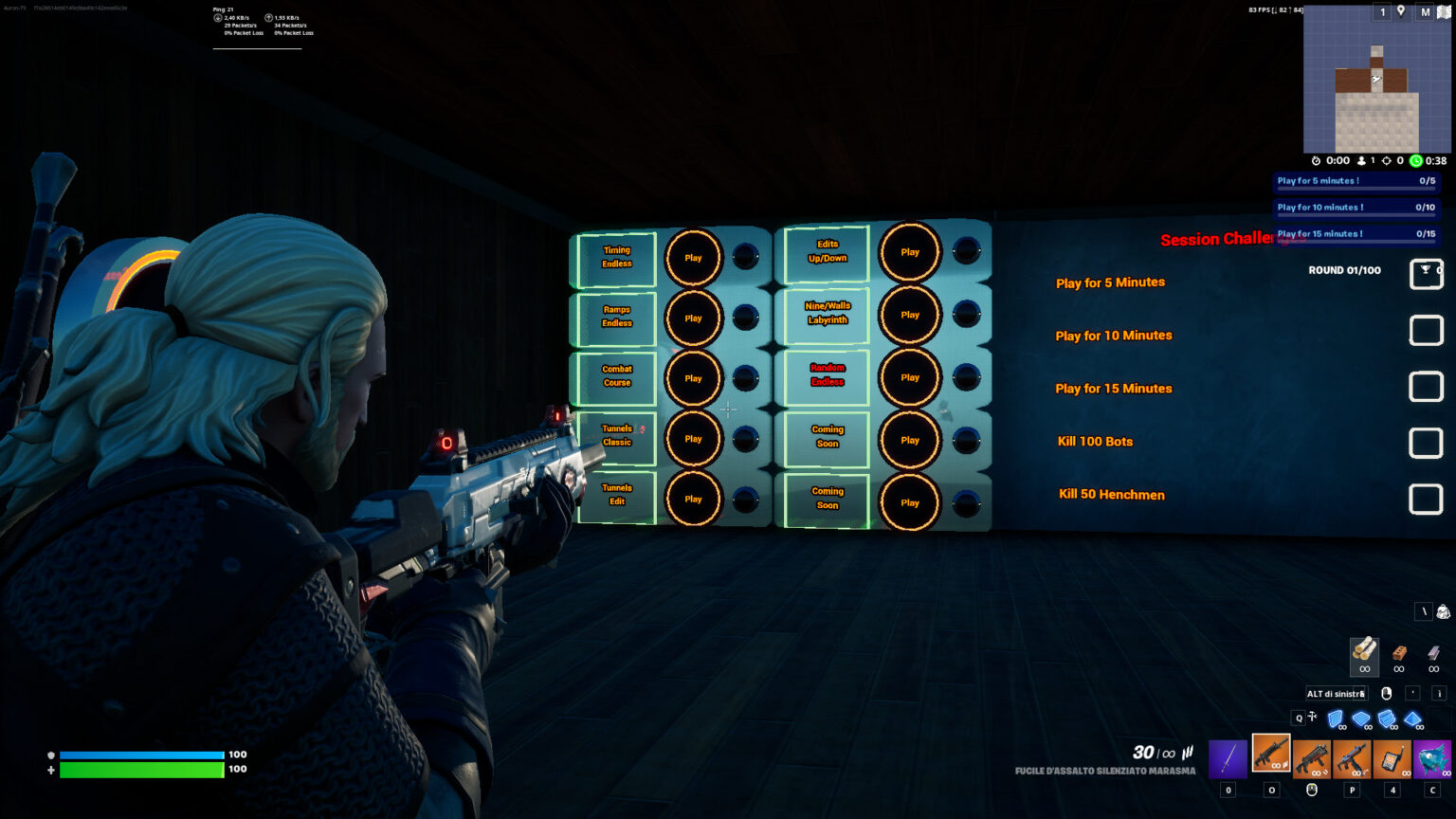Image resolution: width=1456 pixels, height=819 pixels.
Task: Open the folded full map icon
Action: tap(1444, 11)
